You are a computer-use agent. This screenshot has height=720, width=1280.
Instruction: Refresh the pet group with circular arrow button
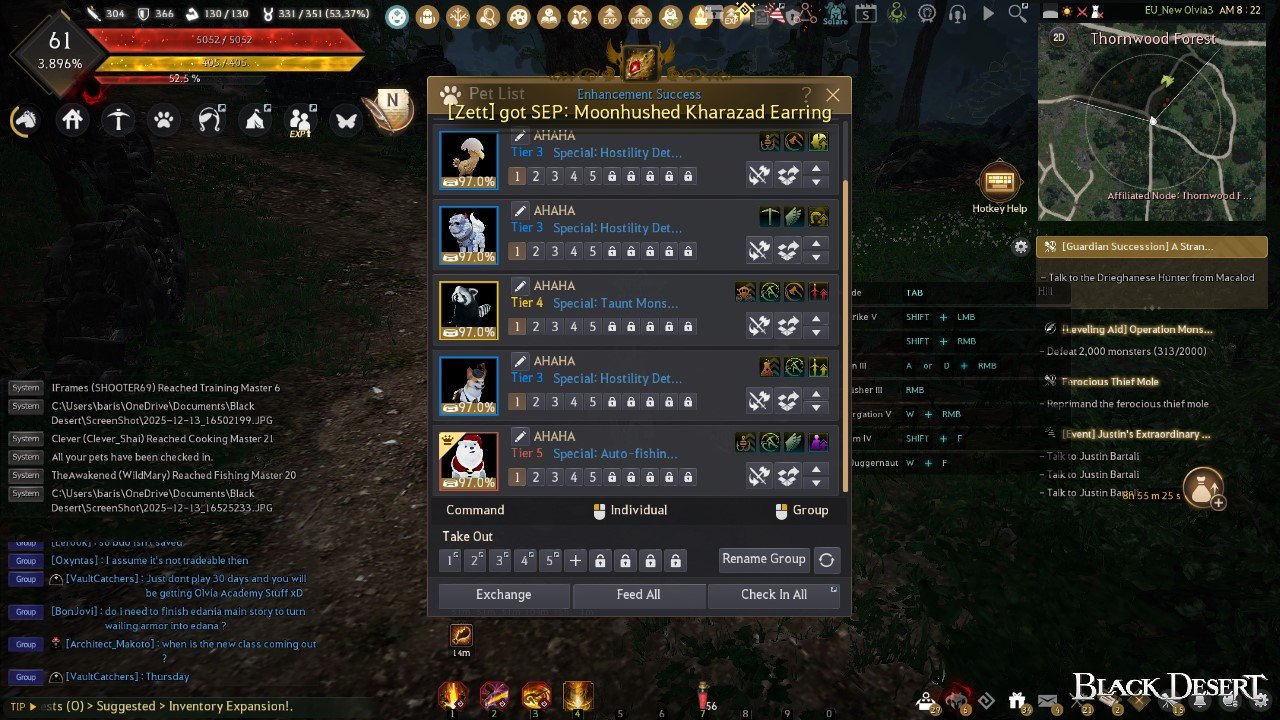[826, 560]
